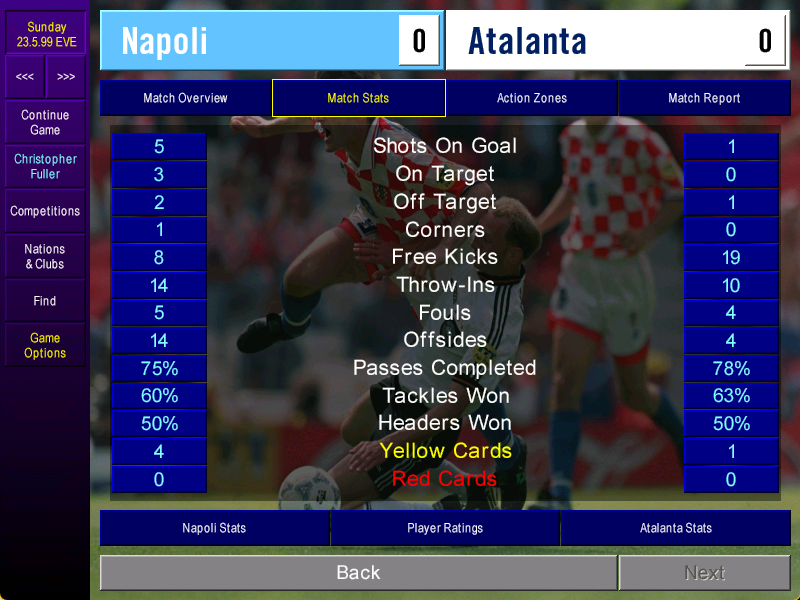
Task: View Atalanta Stats
Action: [x=676, y=528]
